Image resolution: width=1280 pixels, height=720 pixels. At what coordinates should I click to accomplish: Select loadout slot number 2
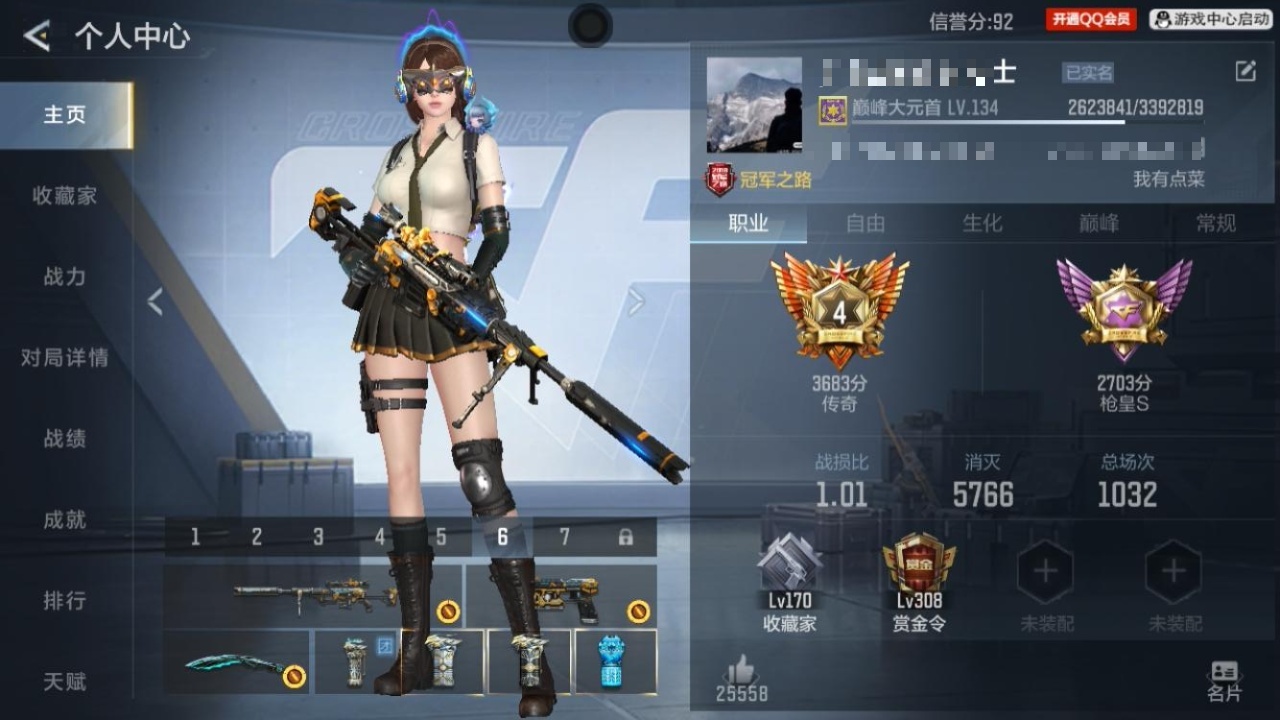(x=257, y=537)
